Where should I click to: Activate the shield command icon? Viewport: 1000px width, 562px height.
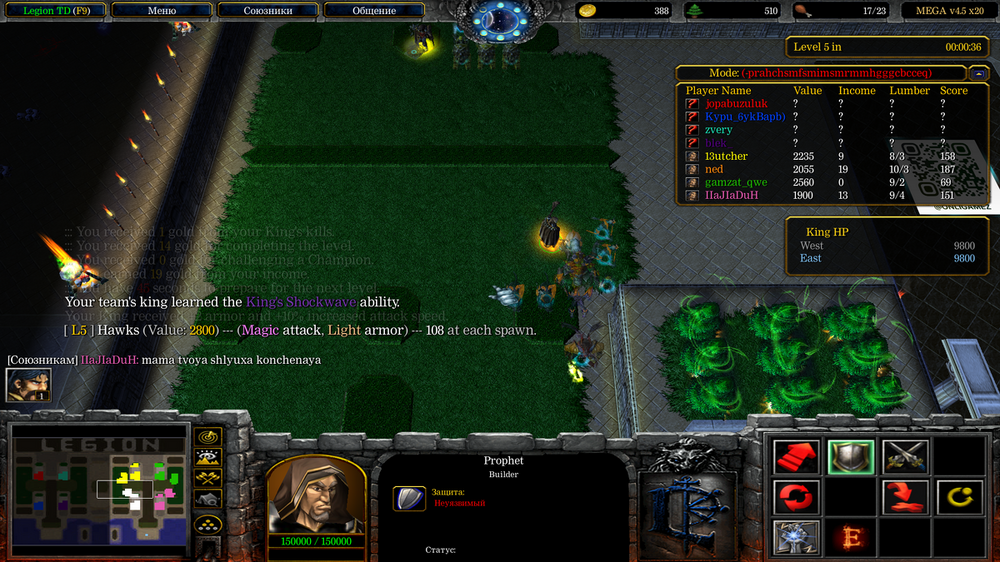[x=851, y=457]
